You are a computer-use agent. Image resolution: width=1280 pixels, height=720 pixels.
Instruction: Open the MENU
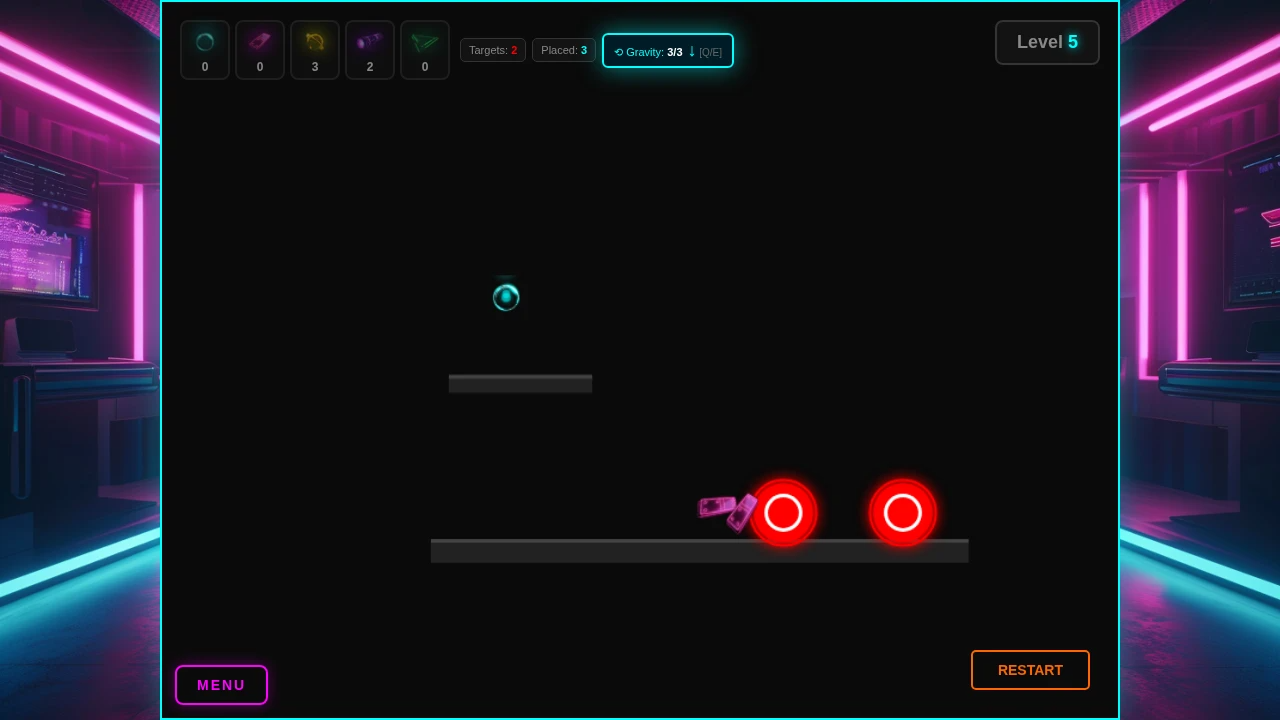click(x=221, y=685)
